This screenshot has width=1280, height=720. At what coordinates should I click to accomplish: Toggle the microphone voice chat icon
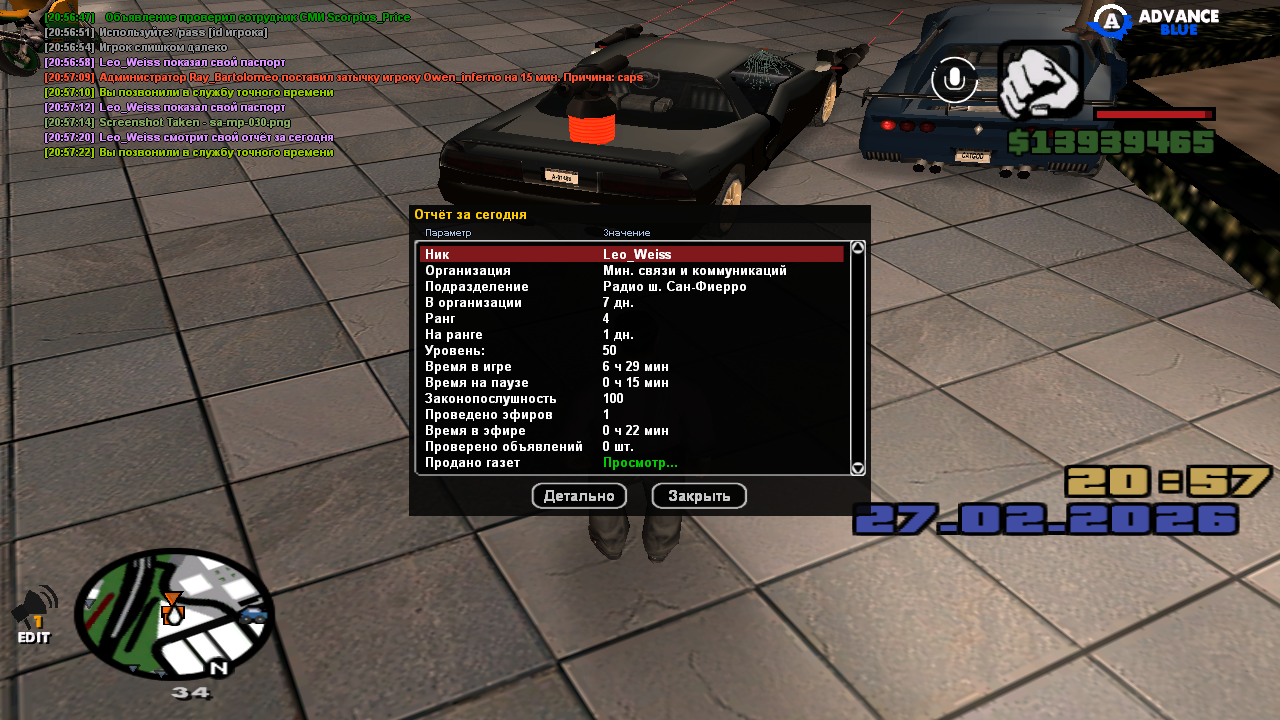[x=954, y=80]
